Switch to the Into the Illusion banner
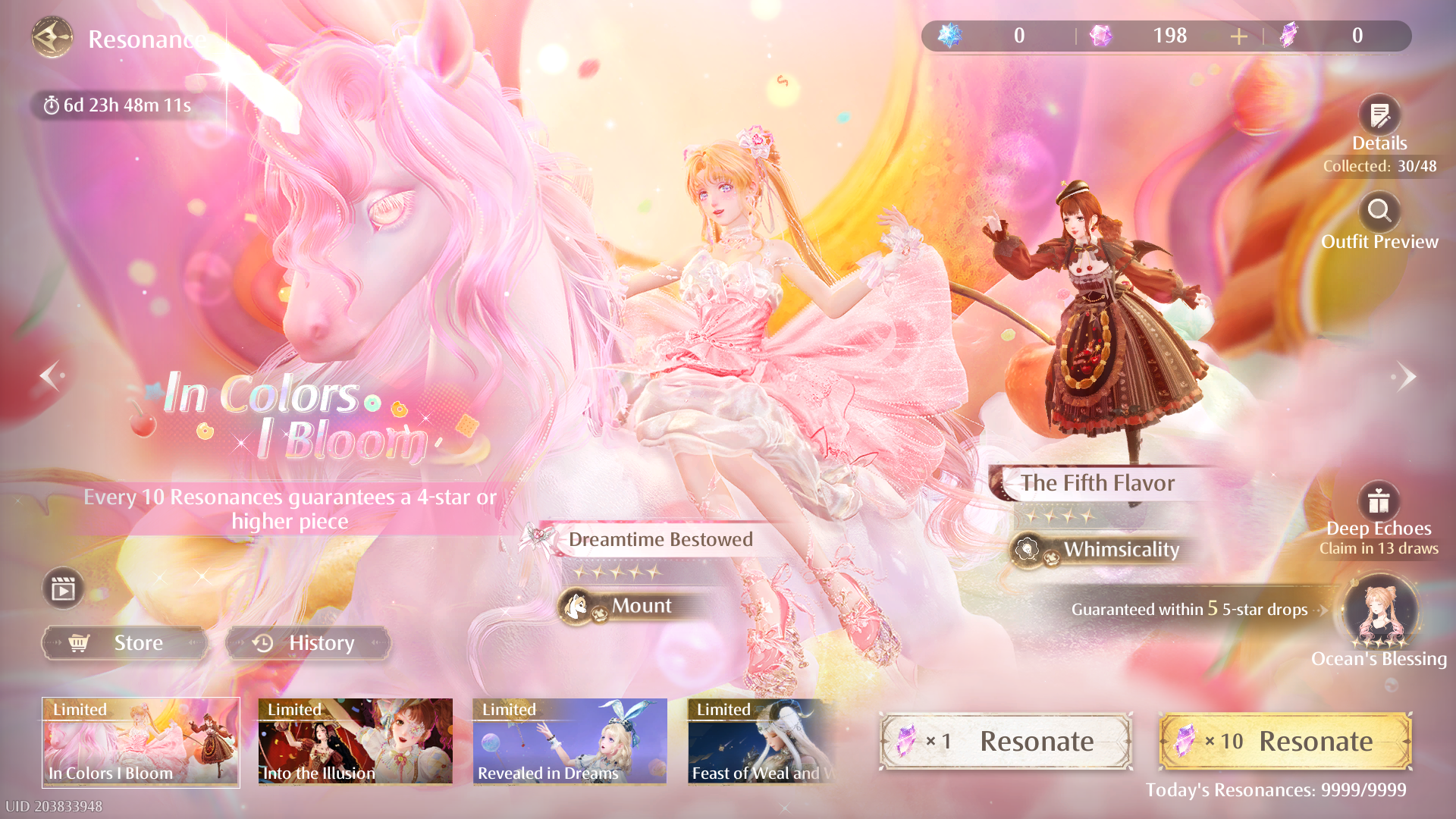 coord(355,742)
